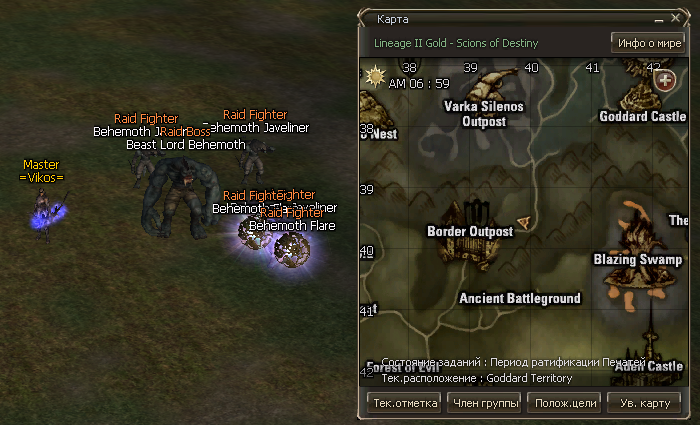Close the Карта map window
This screenshot has height=425, width=700.
[x=677, y=19]
